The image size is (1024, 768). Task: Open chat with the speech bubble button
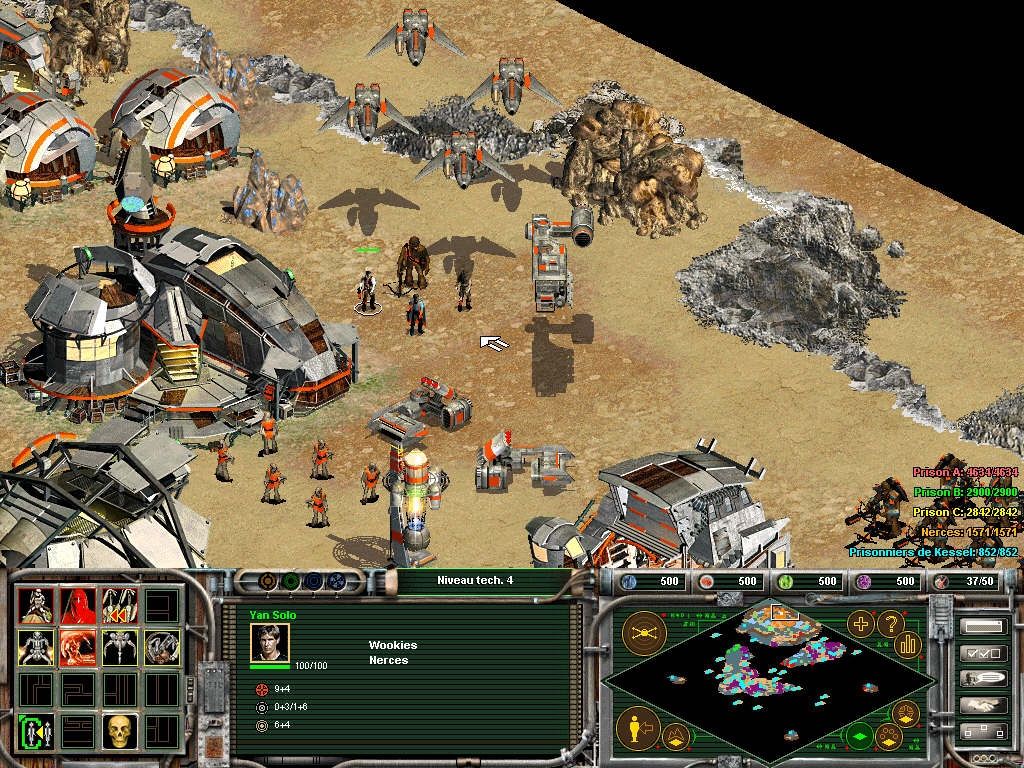982,679
